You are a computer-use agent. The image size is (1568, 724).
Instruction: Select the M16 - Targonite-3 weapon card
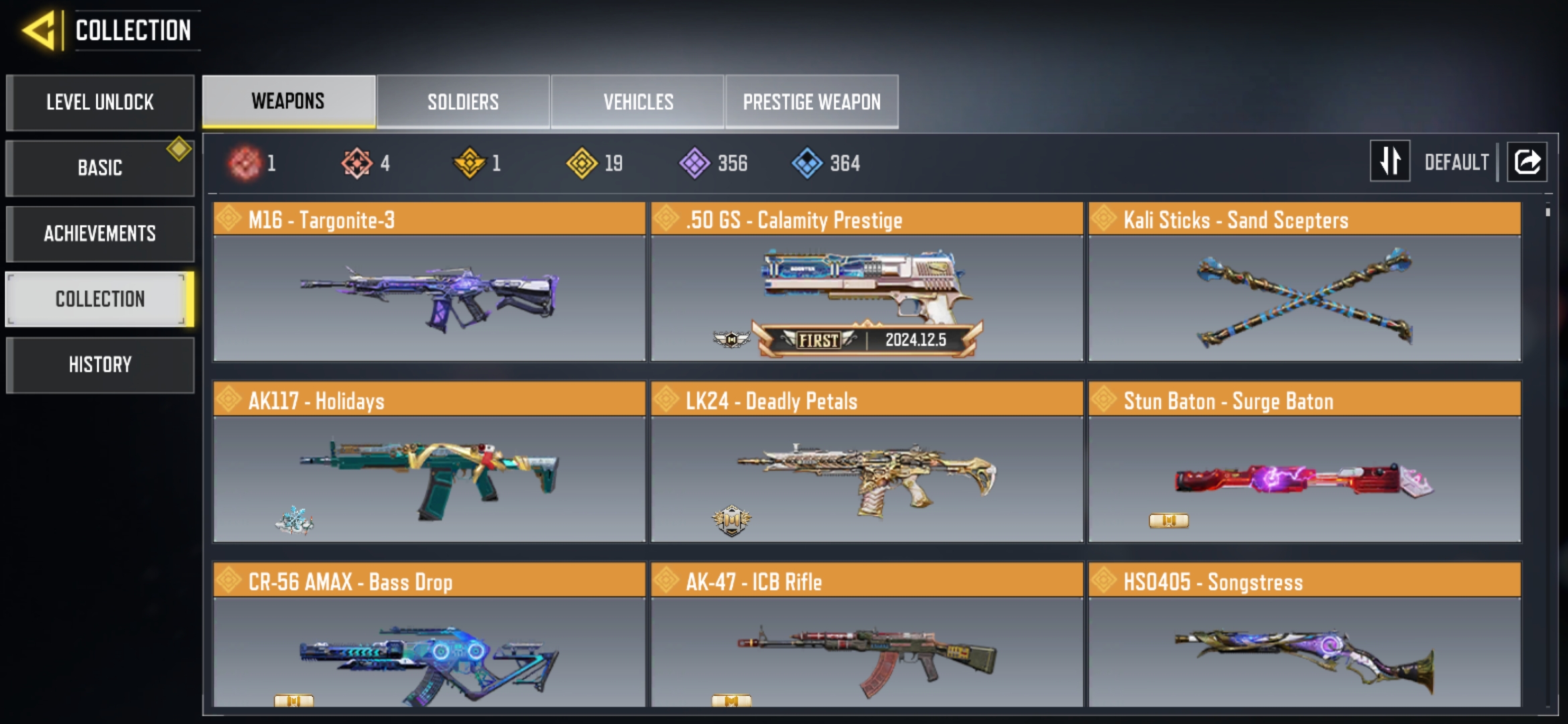[429, 282]
